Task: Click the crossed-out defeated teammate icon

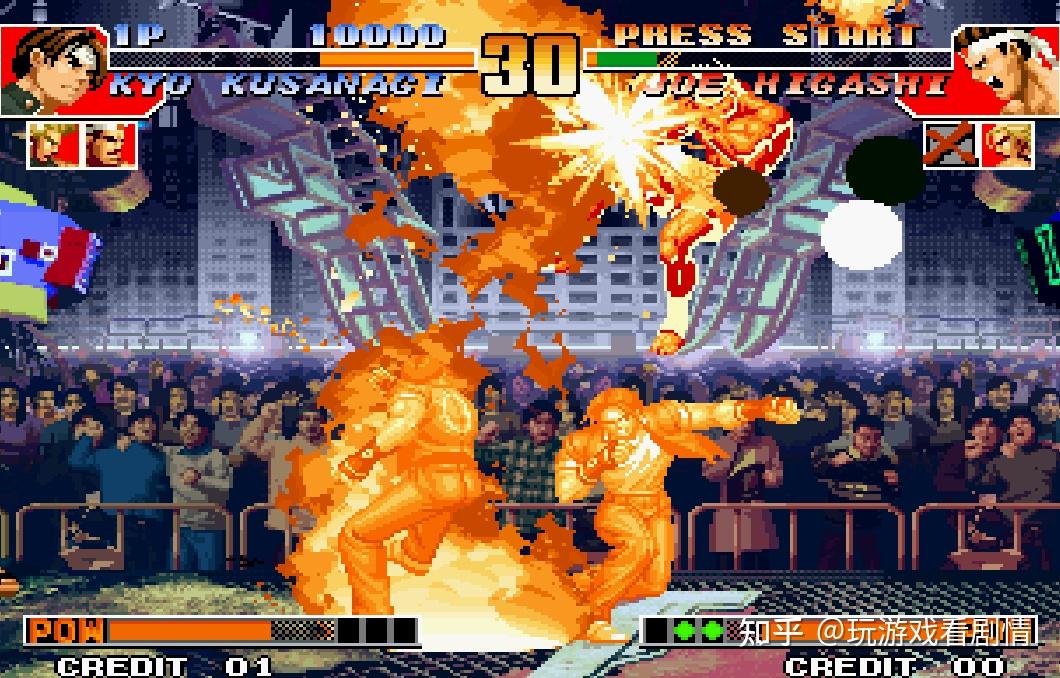Action: click(x=949, y=145)
